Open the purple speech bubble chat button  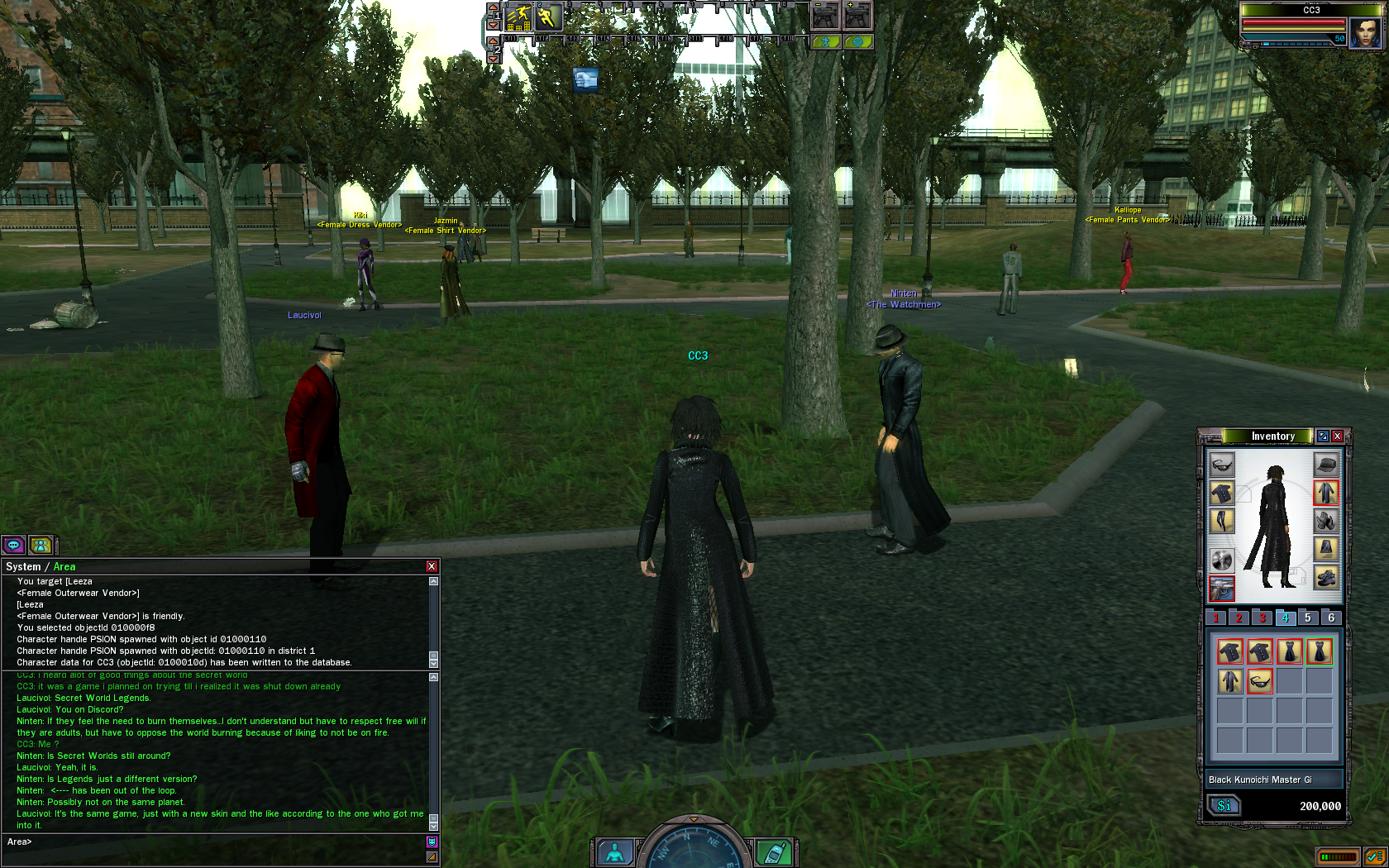pos(13,545)
